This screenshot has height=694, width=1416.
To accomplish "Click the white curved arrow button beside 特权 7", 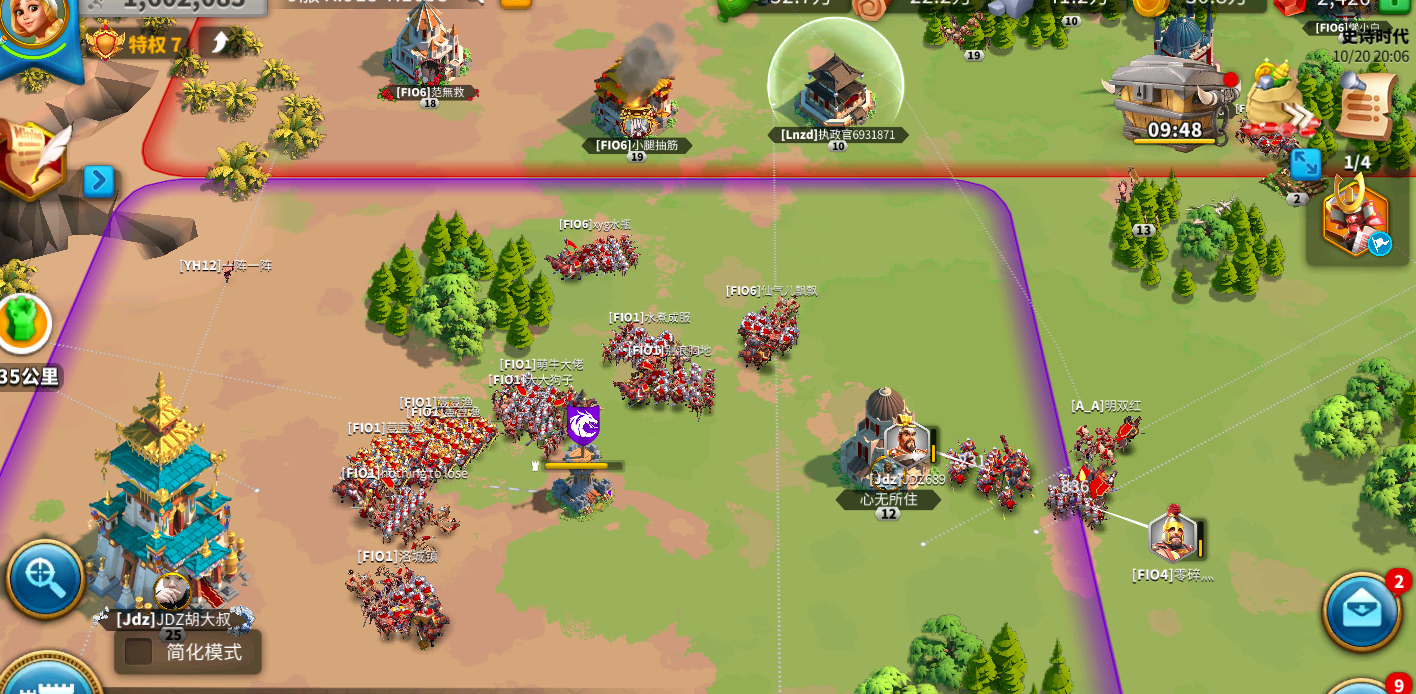I will point(220,42).
